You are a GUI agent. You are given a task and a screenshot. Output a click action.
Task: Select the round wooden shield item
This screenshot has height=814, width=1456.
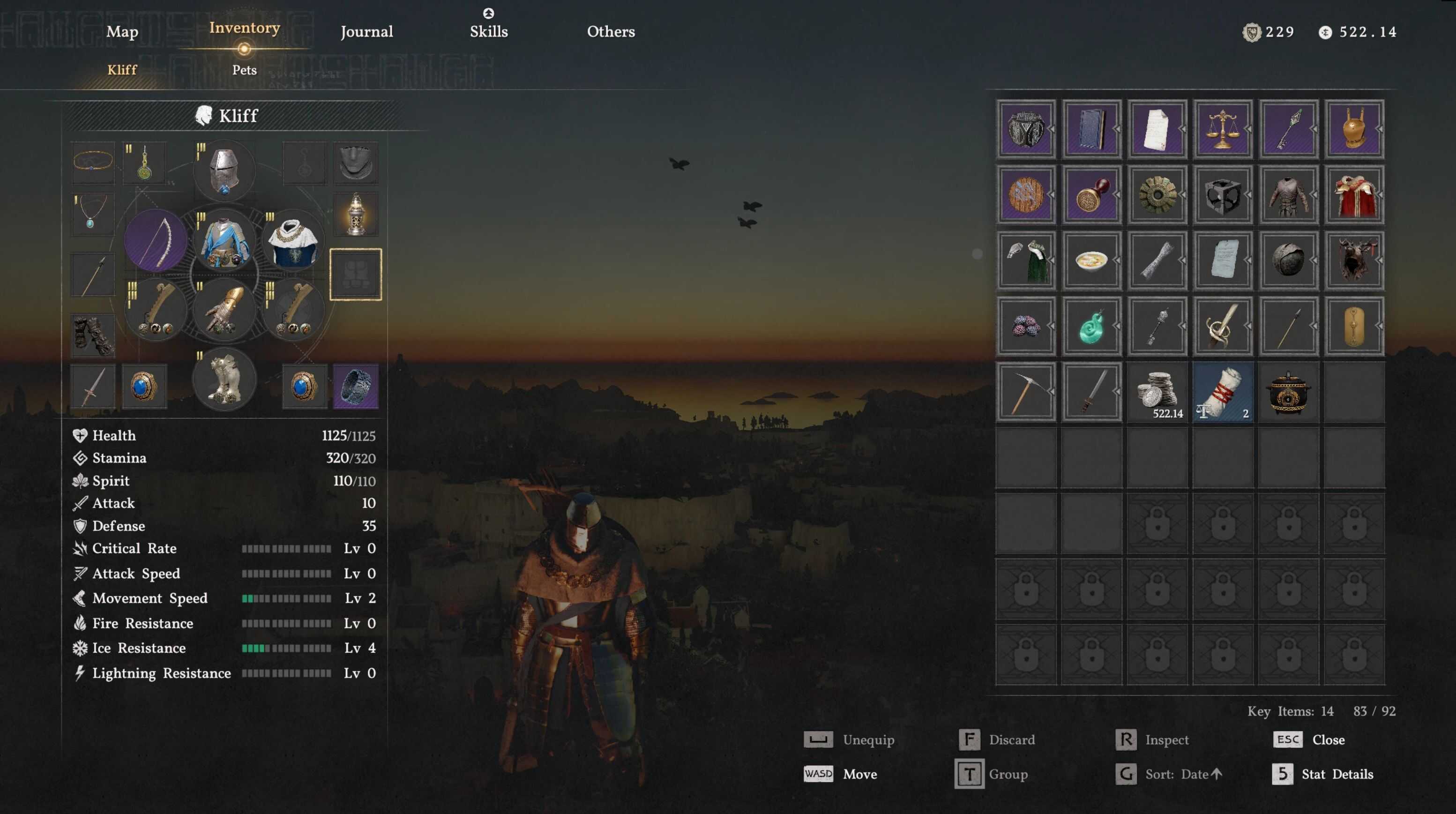pyautogui.click(x=1026, y=195)
